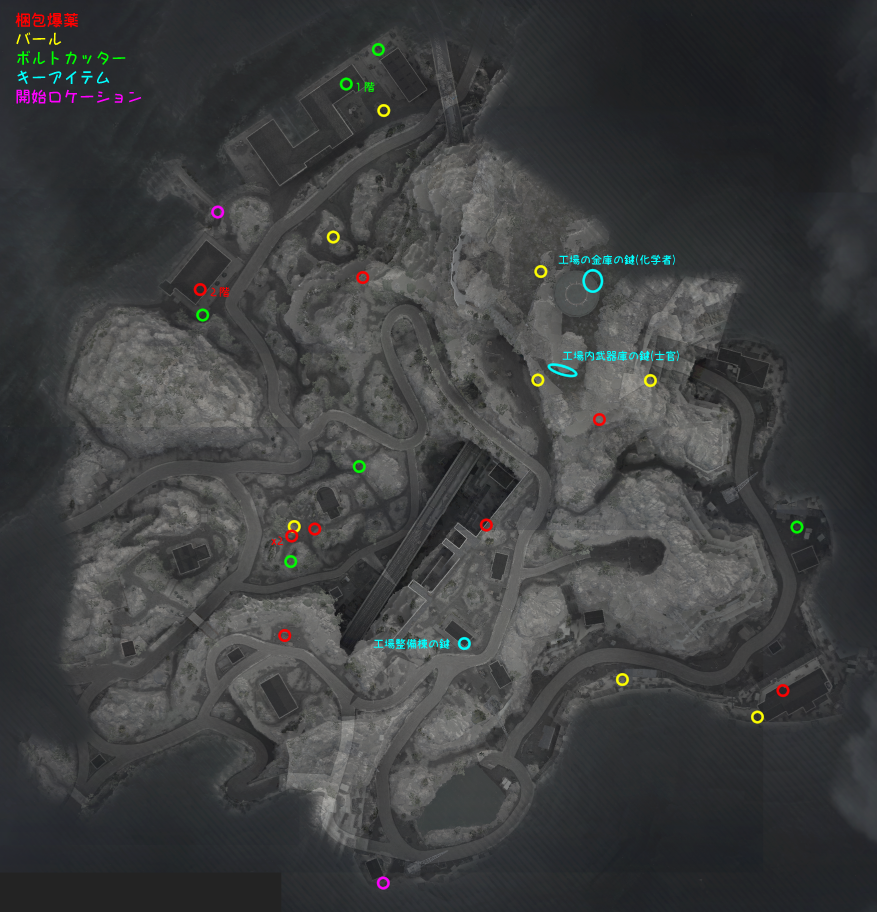Click the 工場内兵器庫の鍵(士官) oval marker
The height and width of the screenshot is (912, 877).
(562, 370)
